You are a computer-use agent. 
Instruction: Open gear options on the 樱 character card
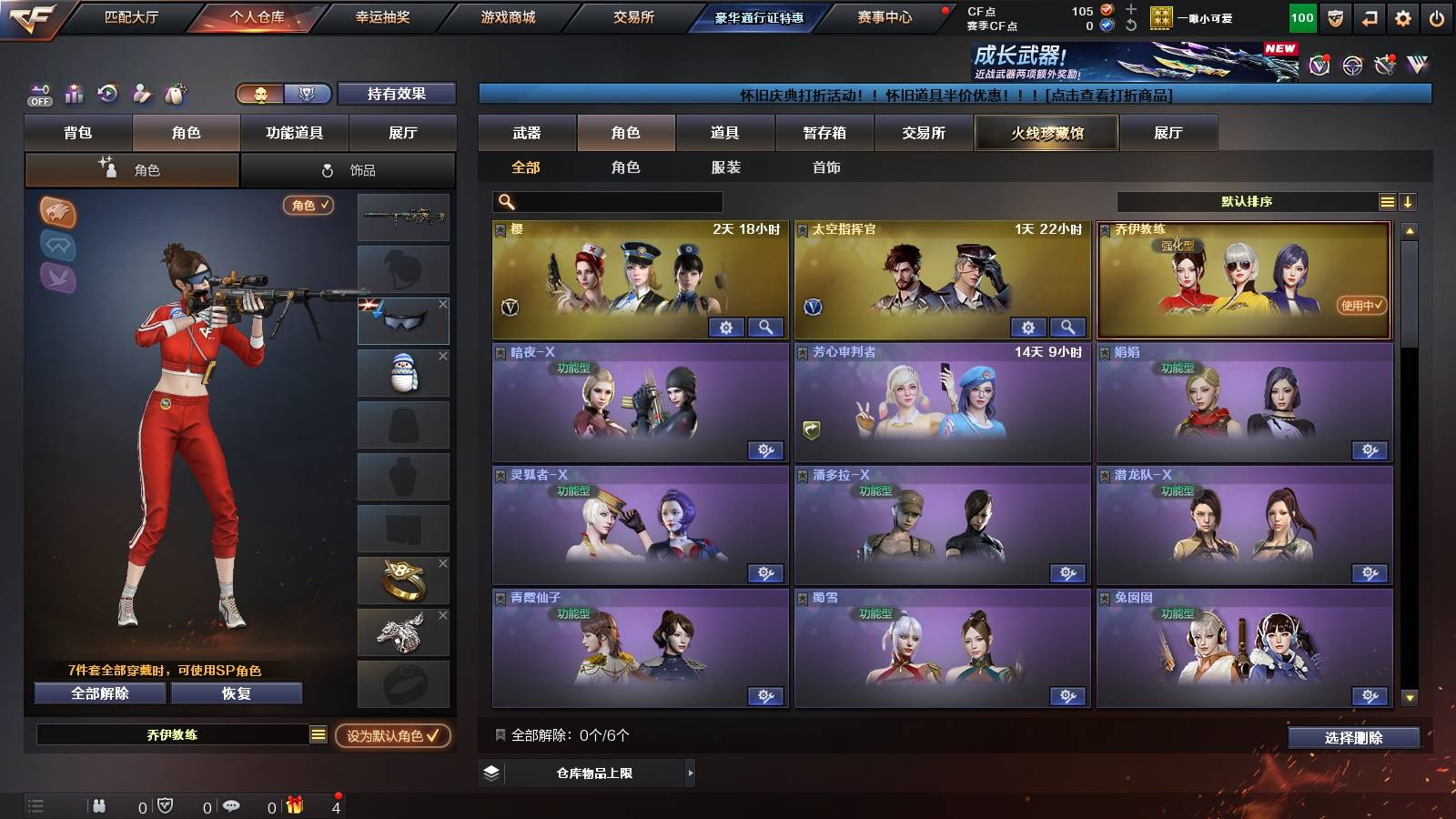point(726,328)
